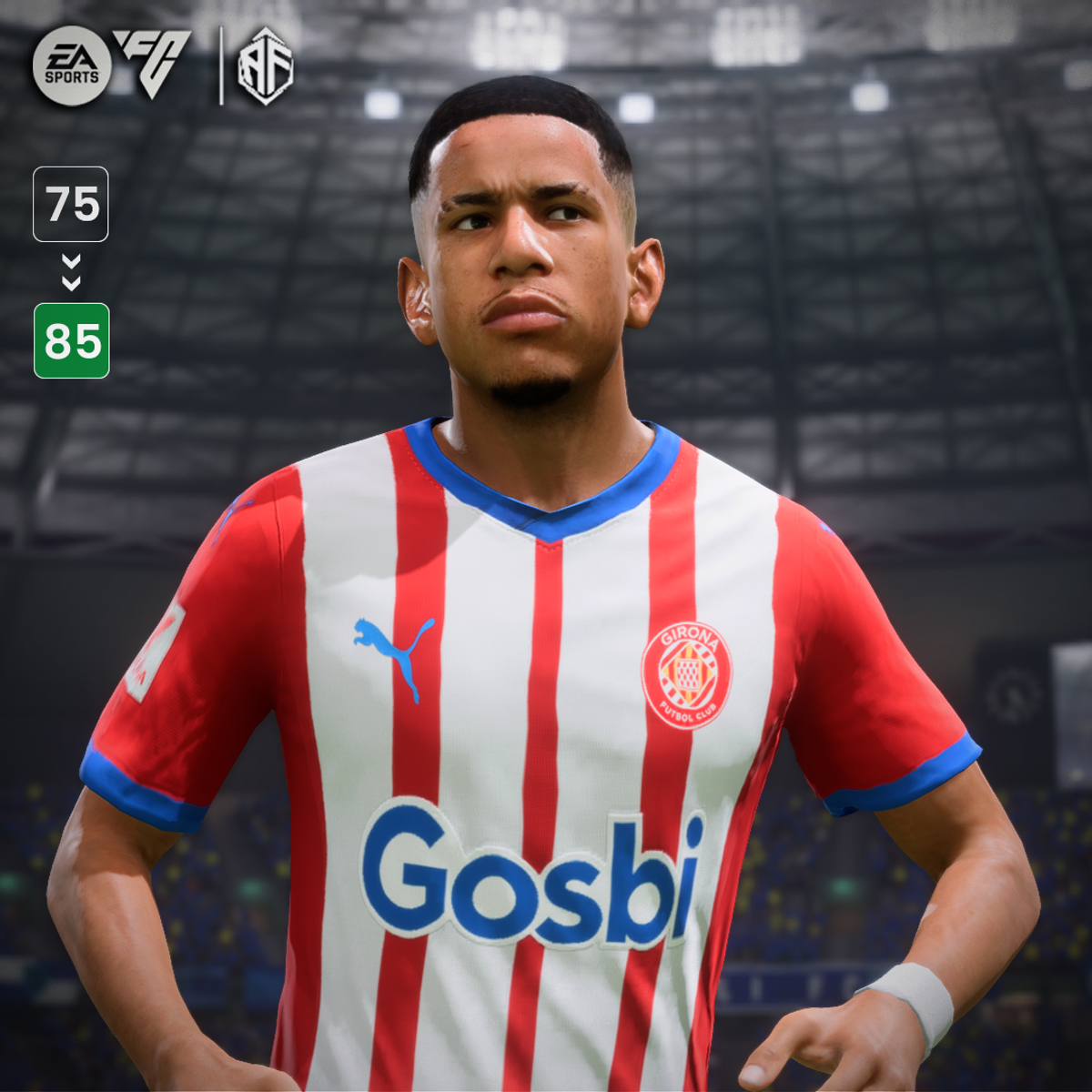
Task: Select the green 85 rating tile
Action: (x=72, y=341)
